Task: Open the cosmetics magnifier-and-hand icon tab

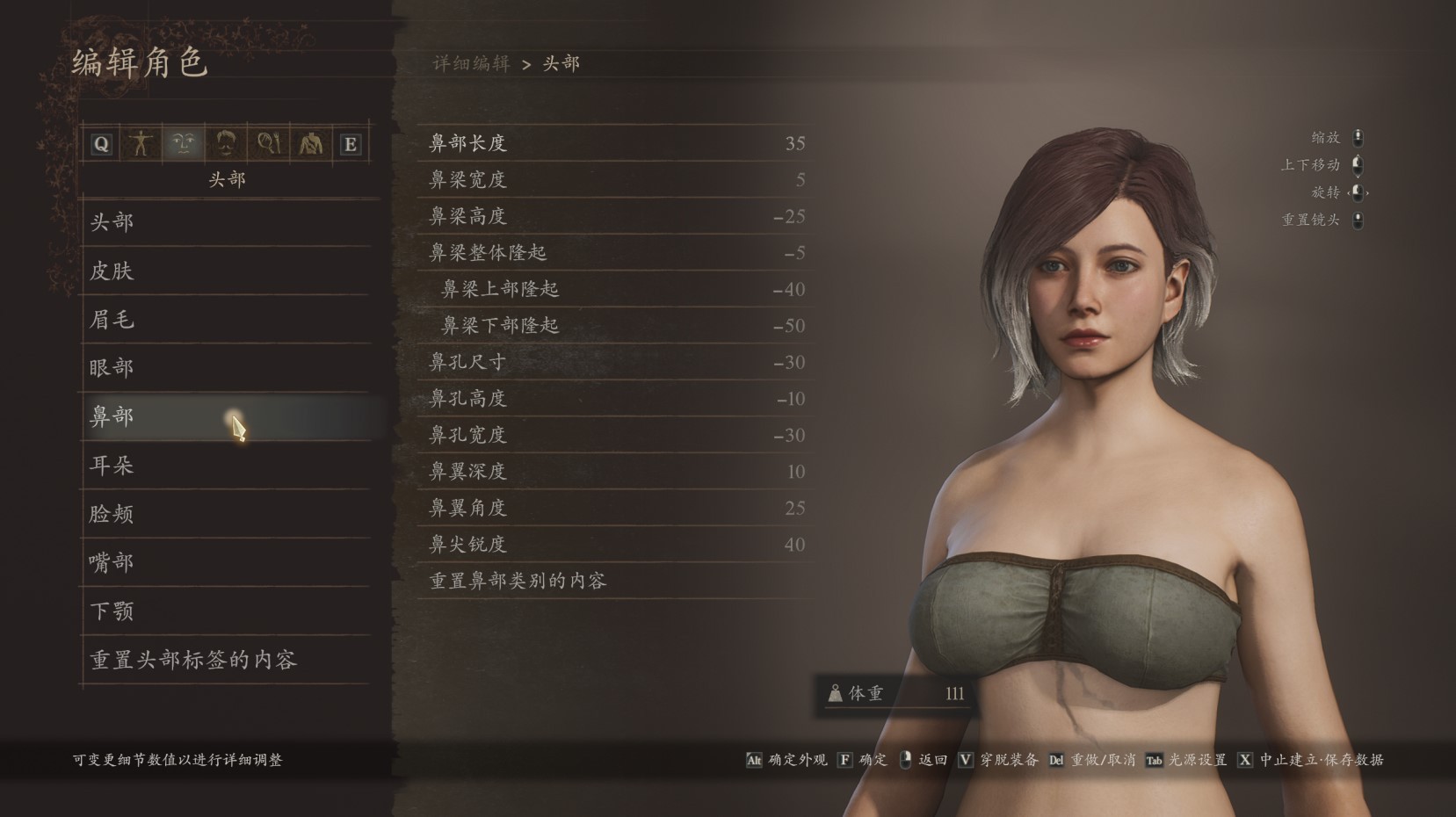Action: click(268, 143)
